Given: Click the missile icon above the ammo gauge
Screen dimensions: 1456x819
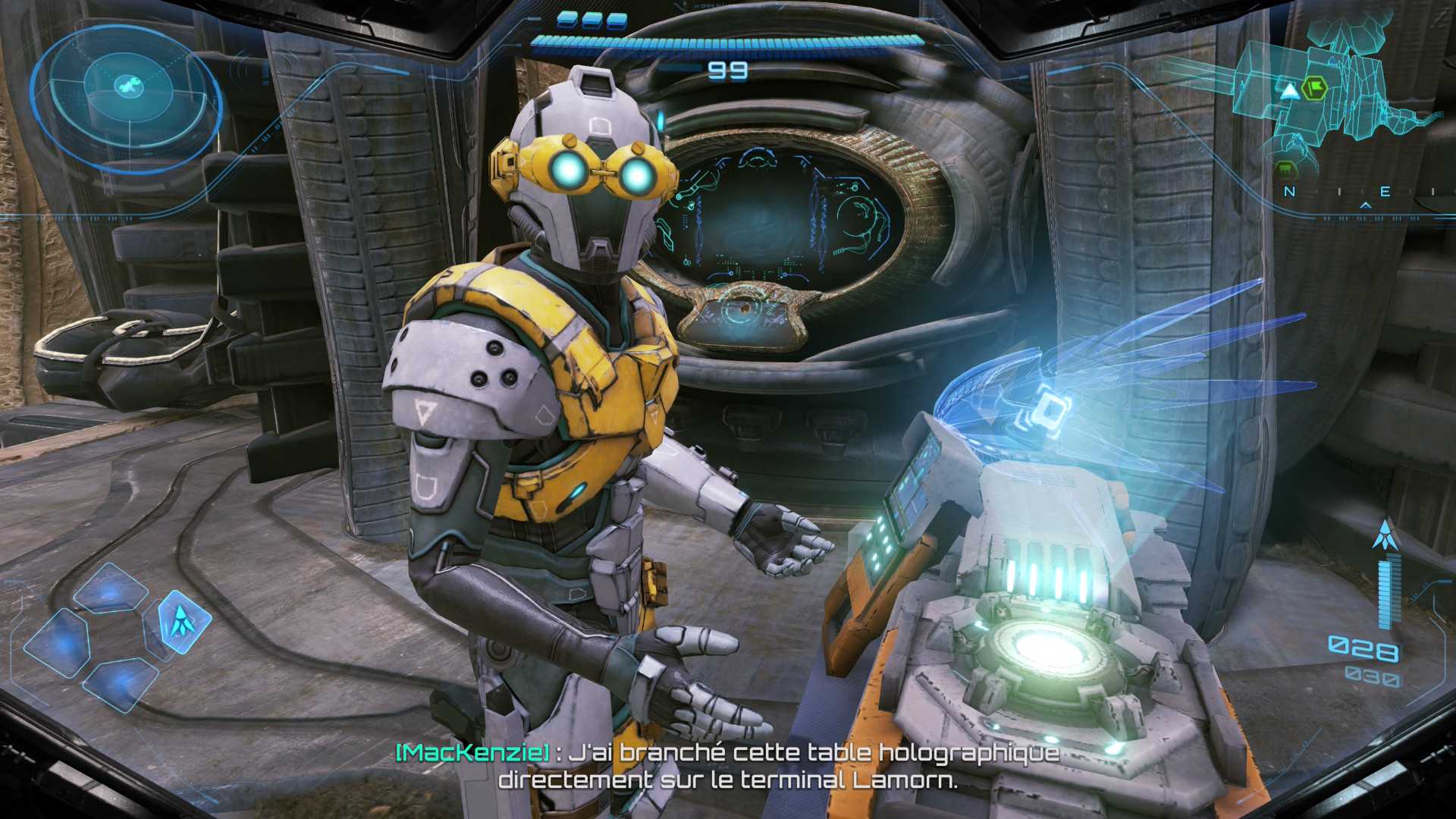Looking at the screenshot, I should coord(1385,535).
